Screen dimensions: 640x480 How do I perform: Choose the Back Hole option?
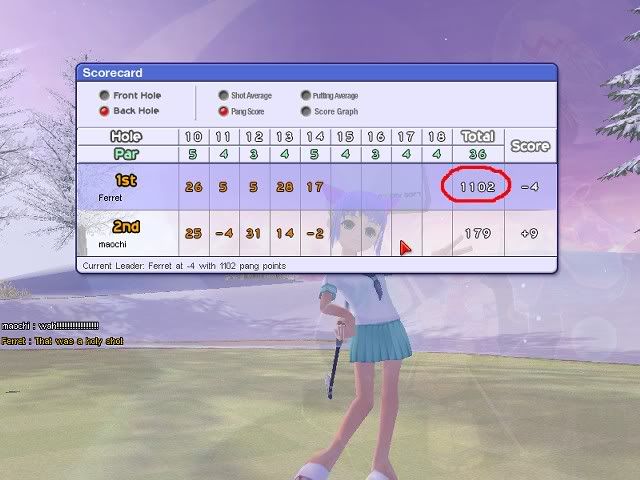pos(104,112)
